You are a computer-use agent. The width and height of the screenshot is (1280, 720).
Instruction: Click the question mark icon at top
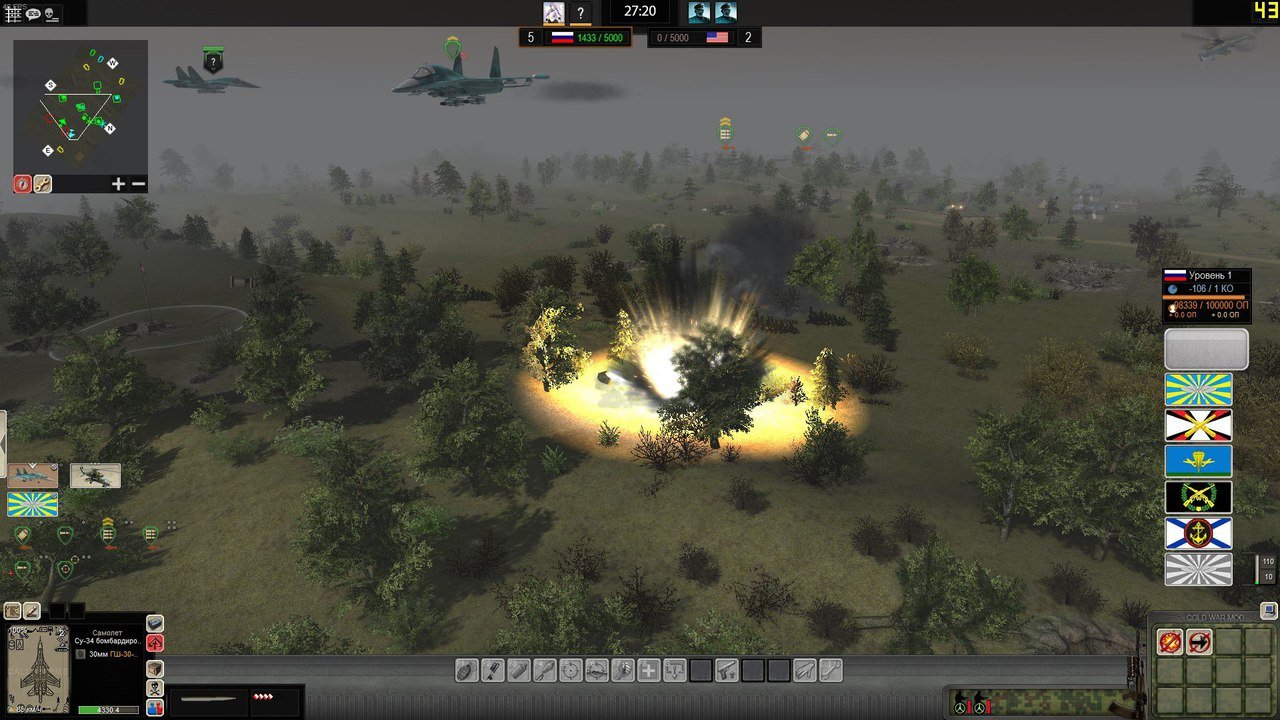tap(581, 13)
